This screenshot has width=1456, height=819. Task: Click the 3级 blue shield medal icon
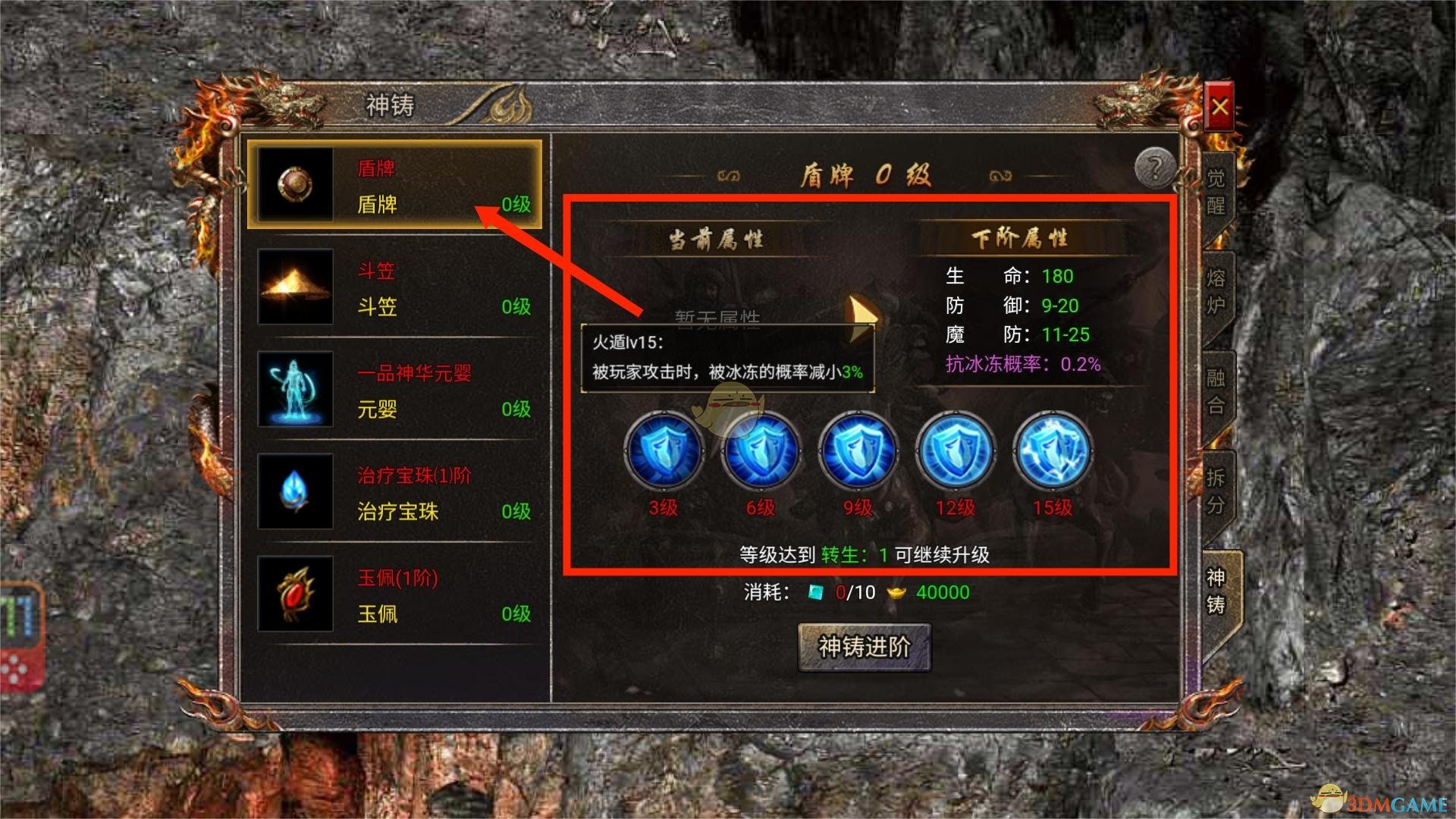[663, 450]
